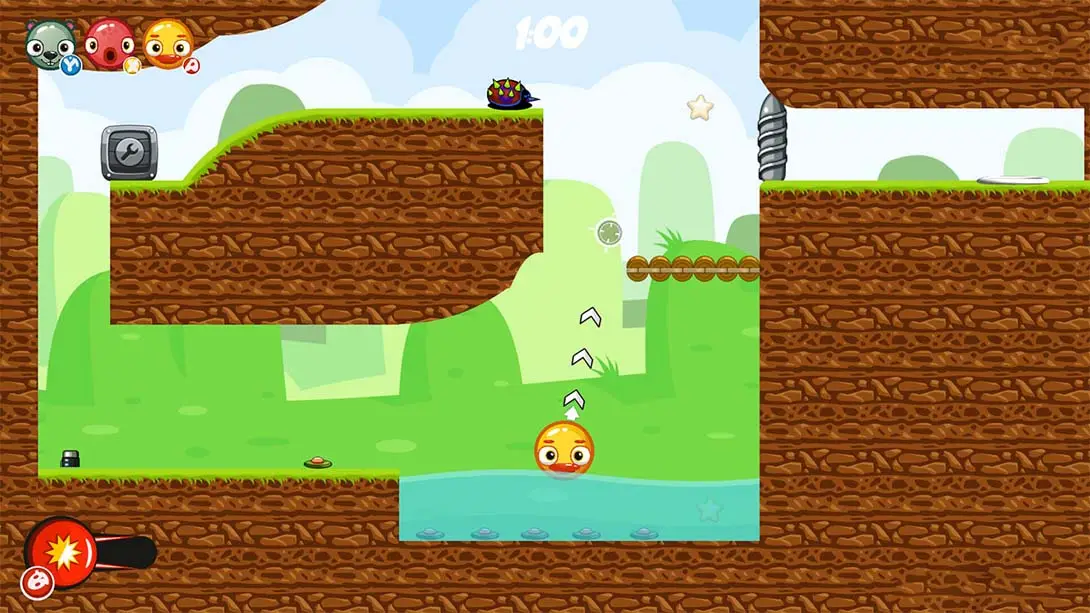Select the grey bear character portrait
The height and width of the screenshot is (613, 1090).
[x=50, y=44]
